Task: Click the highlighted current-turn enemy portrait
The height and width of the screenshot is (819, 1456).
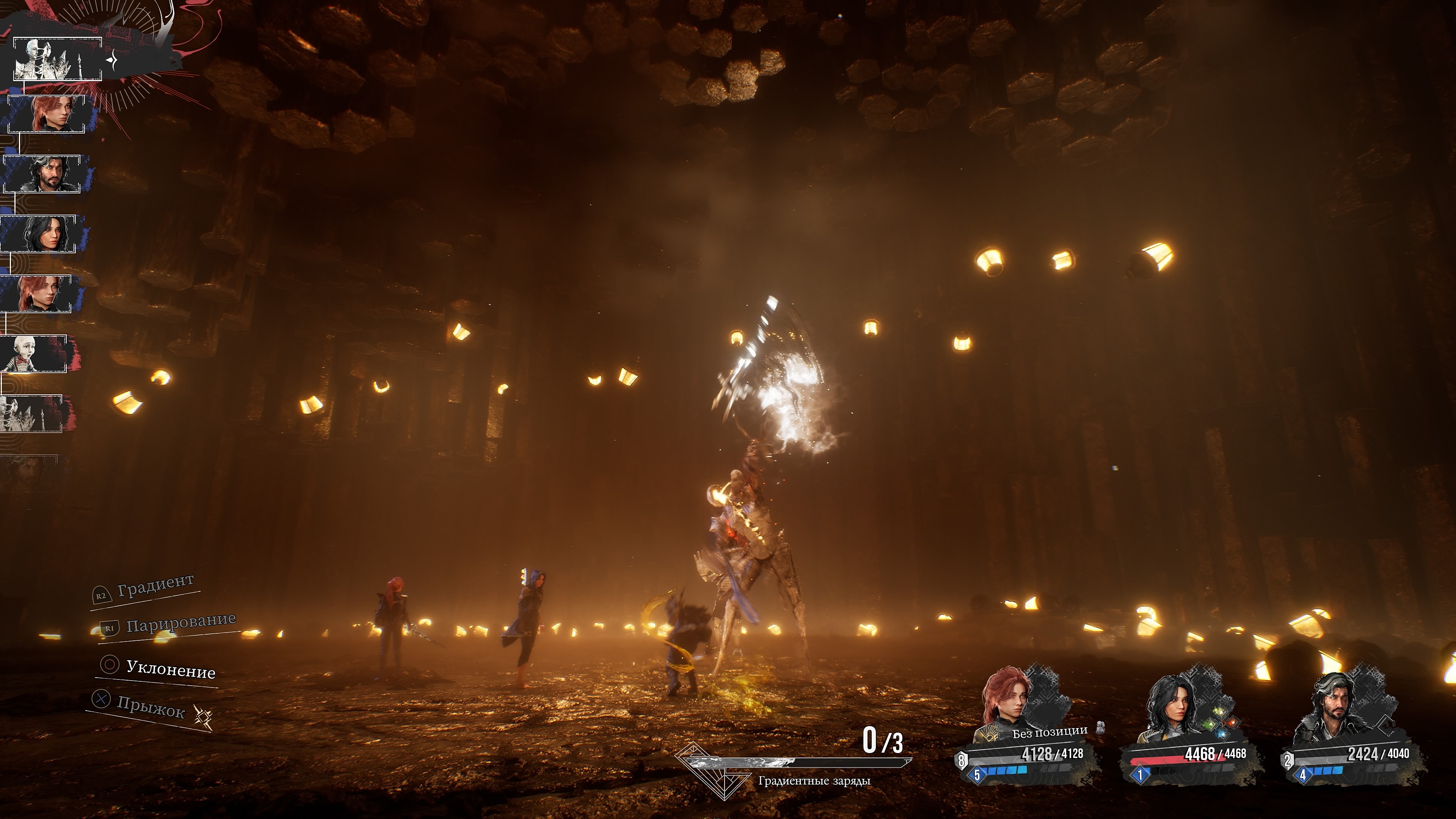Action: coord(57,59)
